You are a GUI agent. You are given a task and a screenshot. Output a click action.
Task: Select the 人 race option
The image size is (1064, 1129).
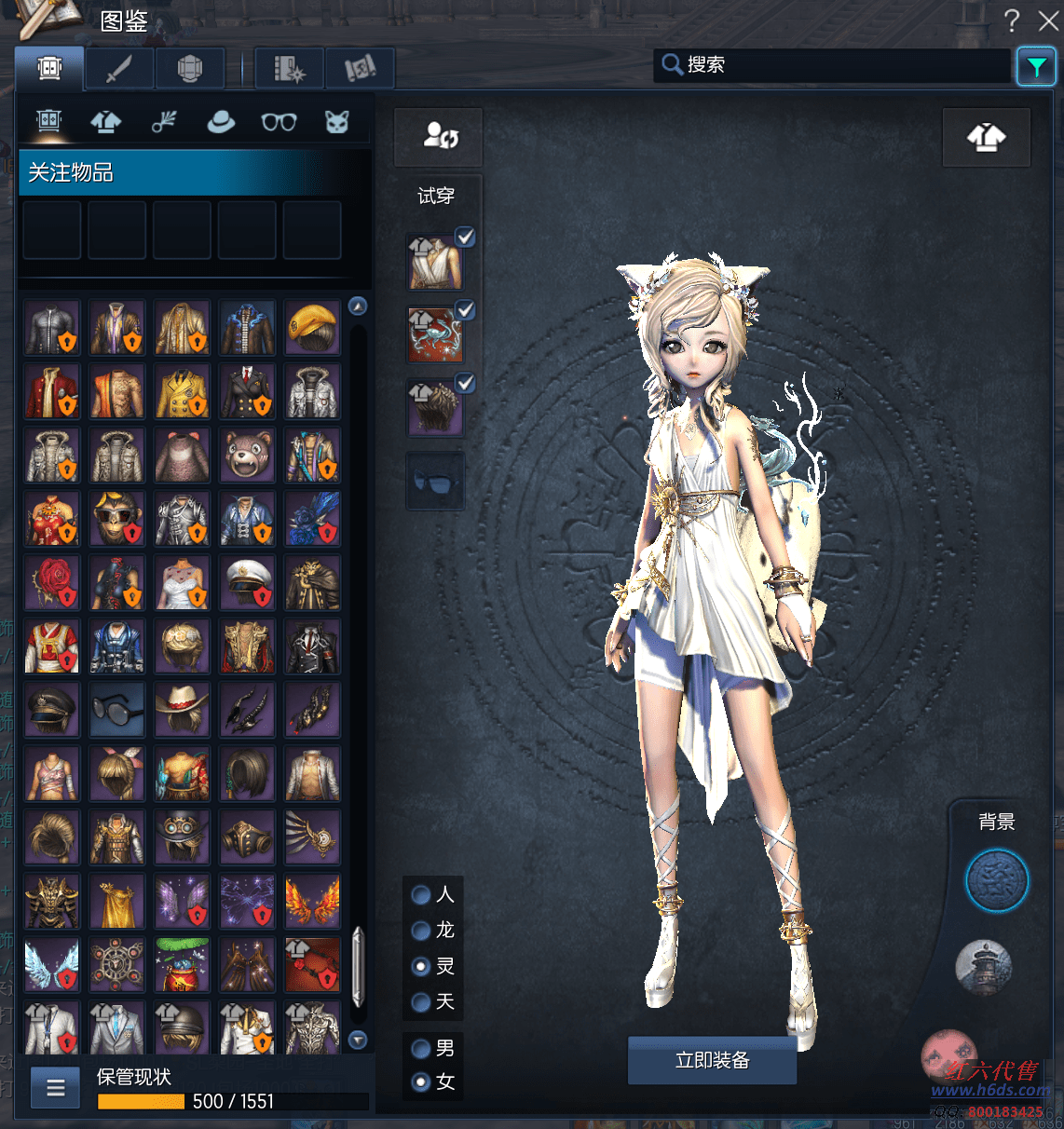tap(421, 895)
